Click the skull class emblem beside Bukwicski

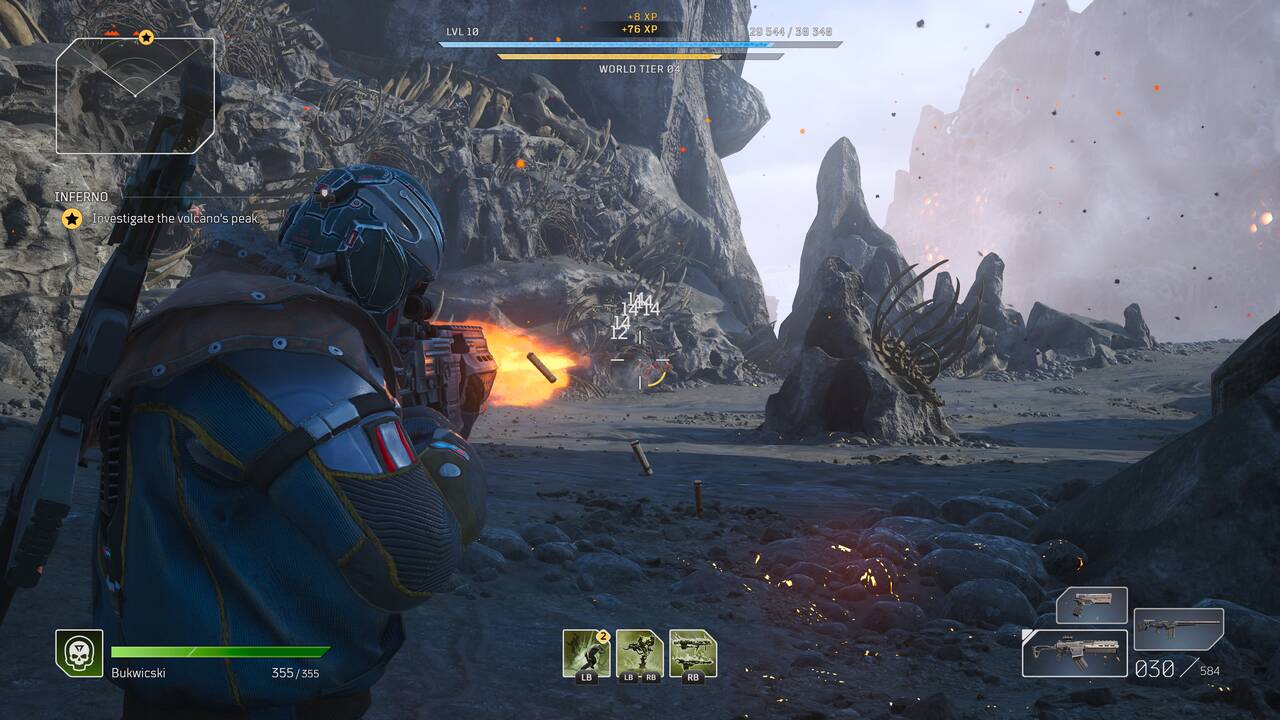coord(79,652)
